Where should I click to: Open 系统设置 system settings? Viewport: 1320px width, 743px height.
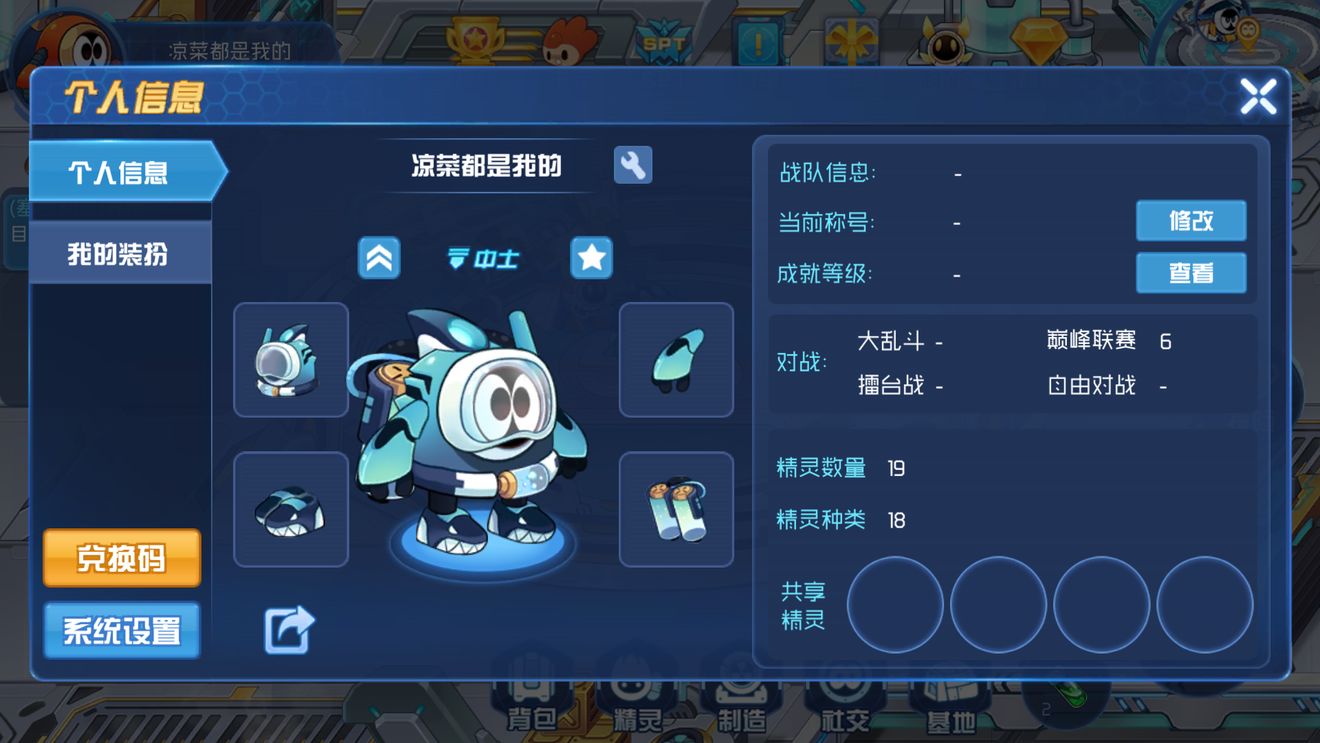[120, 629]
